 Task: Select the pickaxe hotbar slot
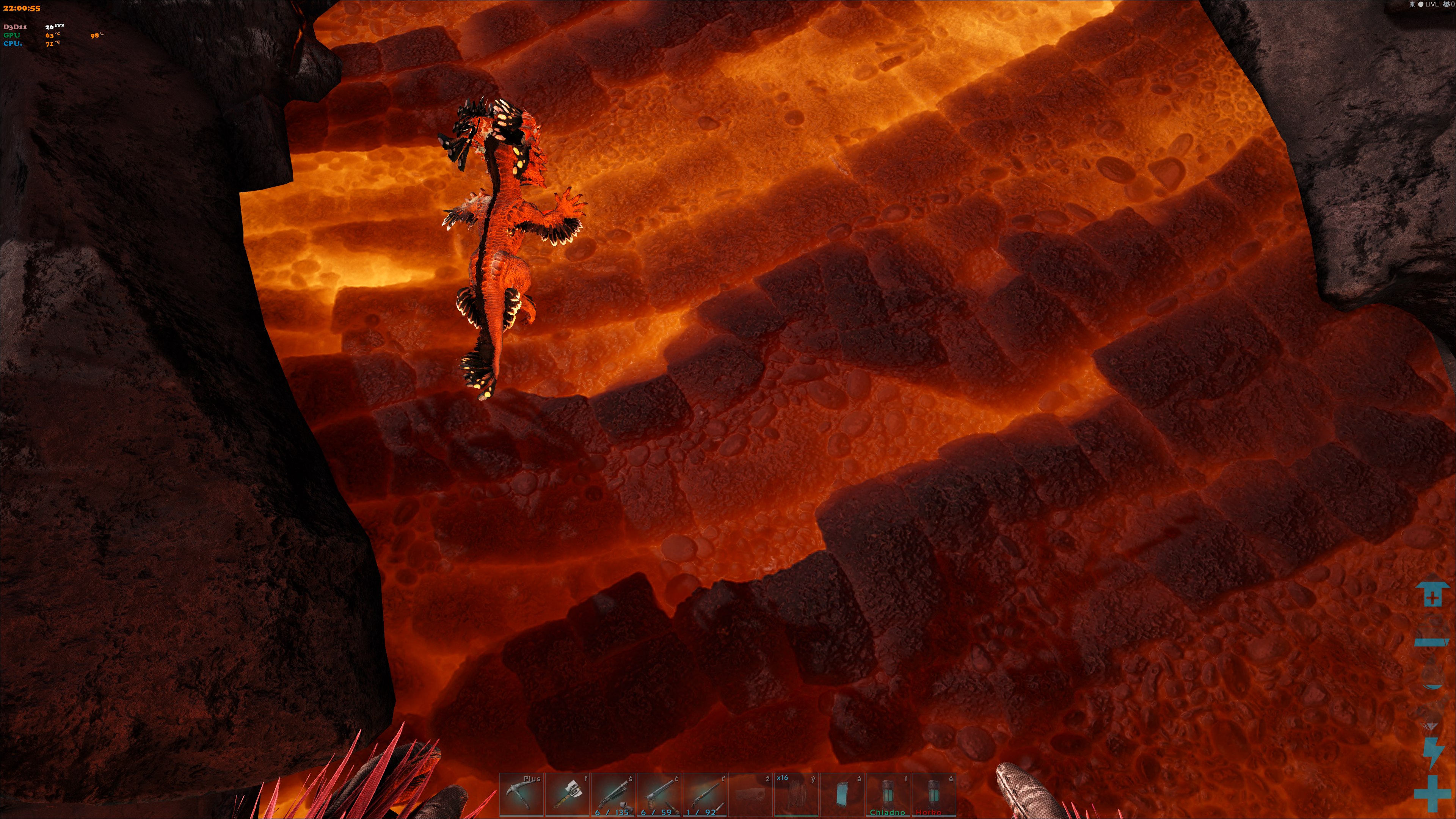(521, 794)
